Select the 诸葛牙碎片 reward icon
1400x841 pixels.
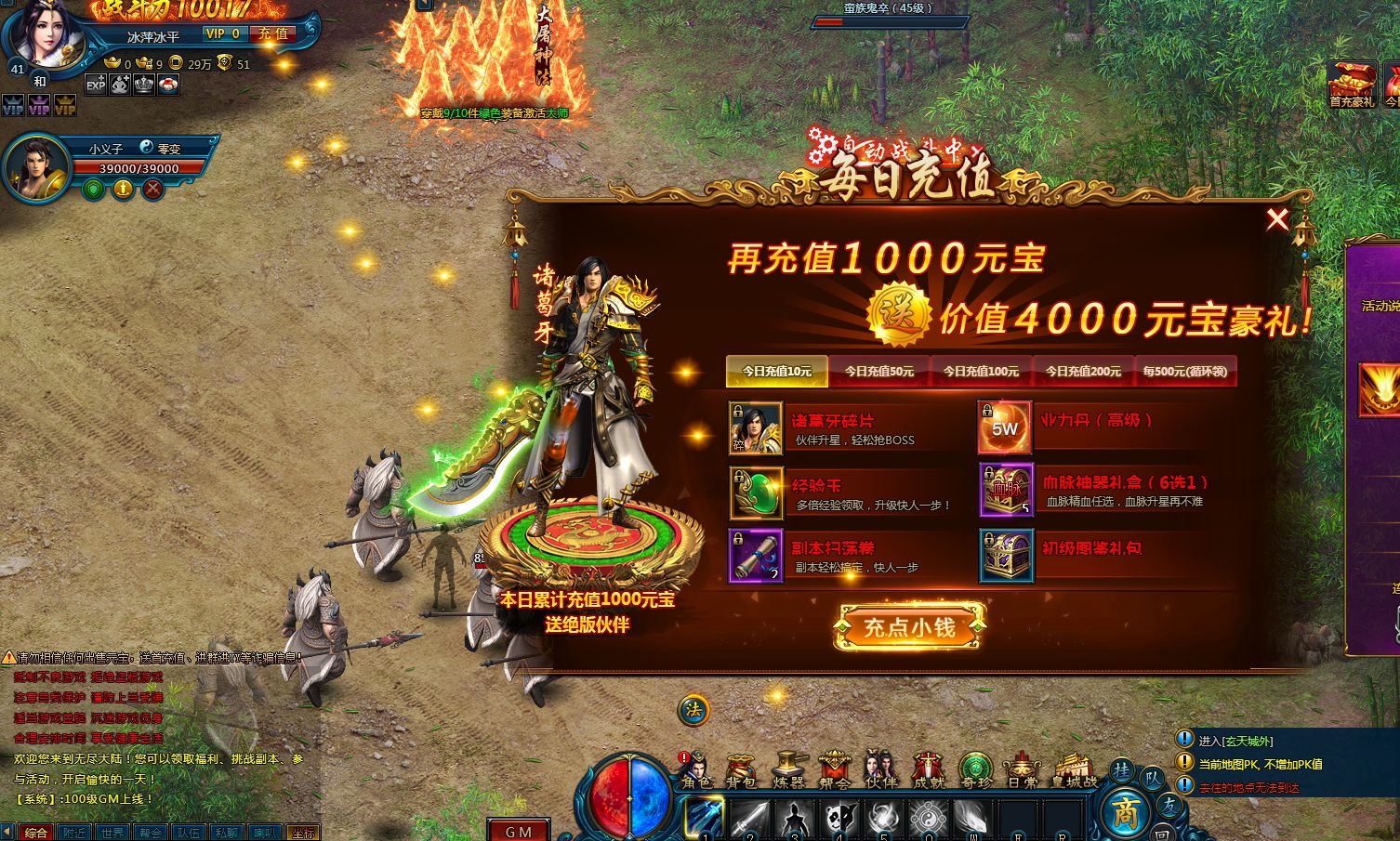pos(755,427)
